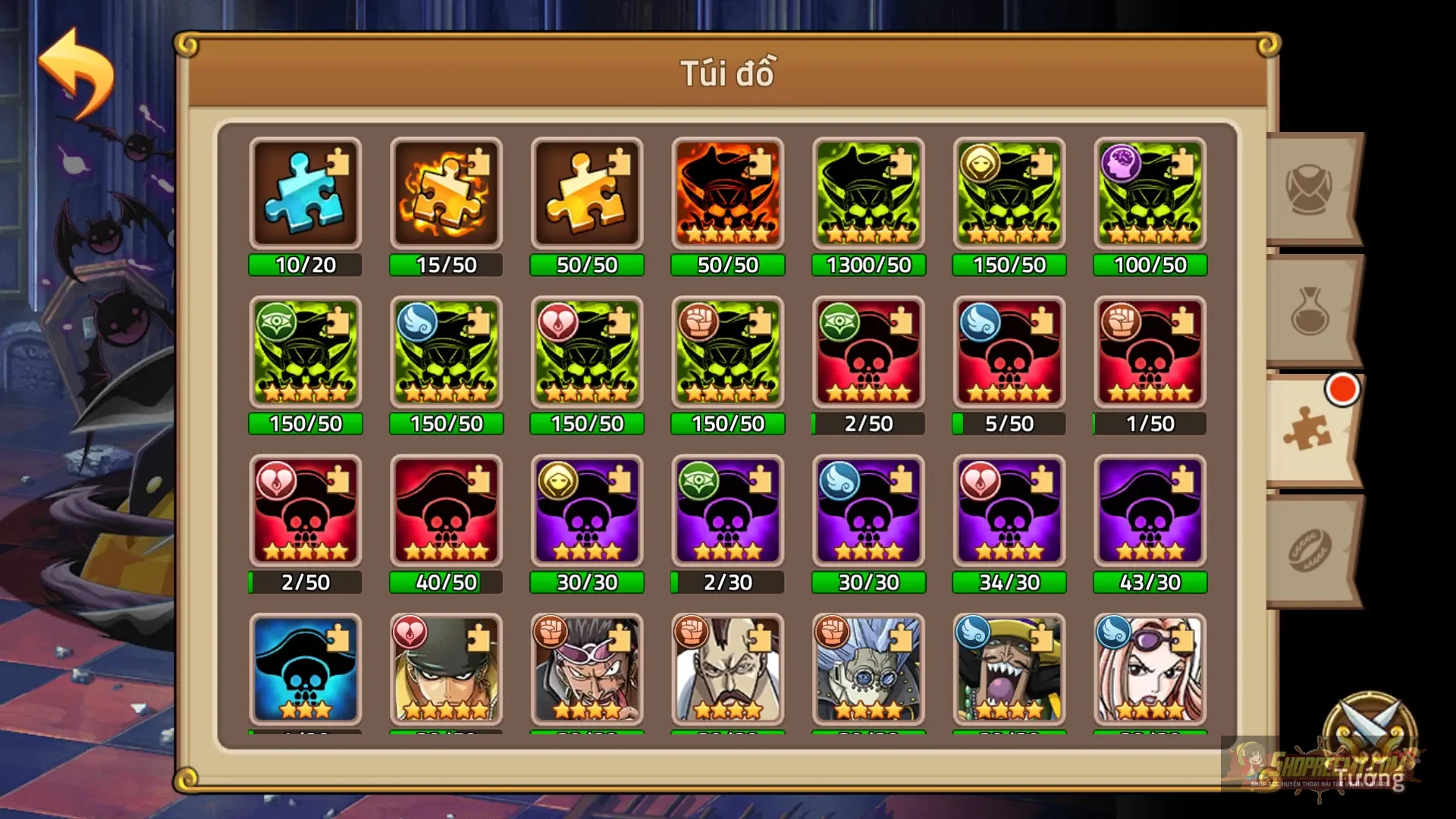Select the flaming puzzle piece marked 15/50
Image resolution: width=1456 pixels, height=819 pixels.
[446, 193]
